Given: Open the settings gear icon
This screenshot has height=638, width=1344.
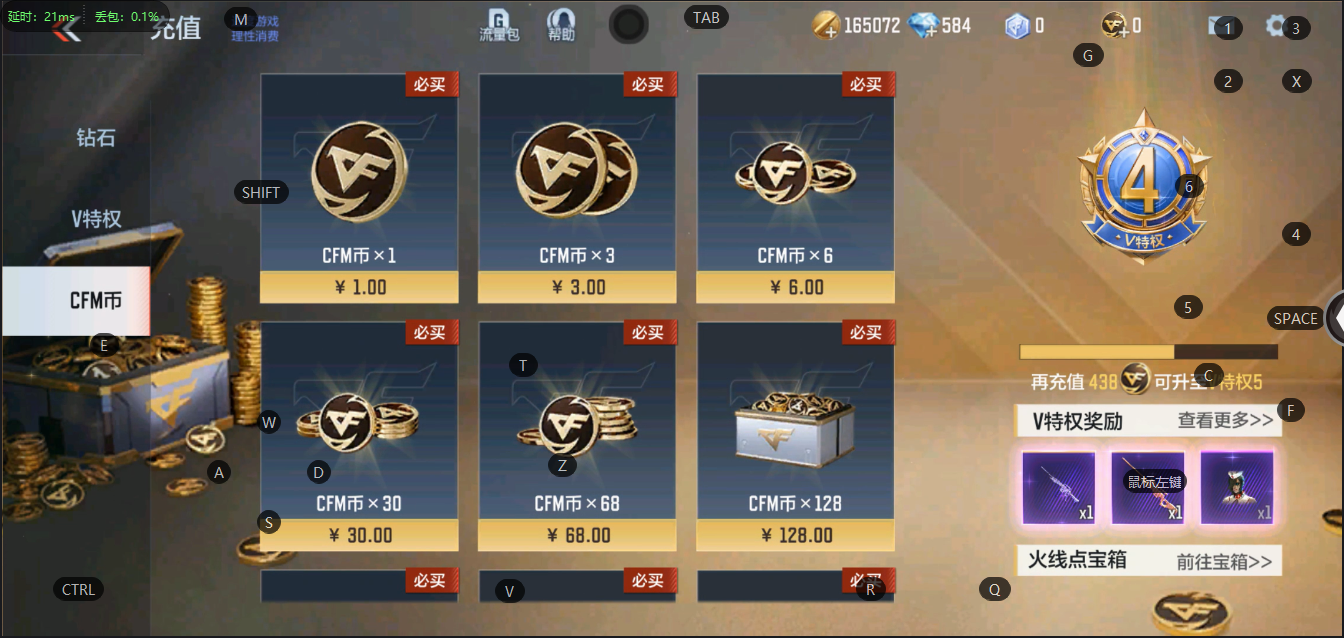Looking at the screenshot, I should (x=1276, y=26).
